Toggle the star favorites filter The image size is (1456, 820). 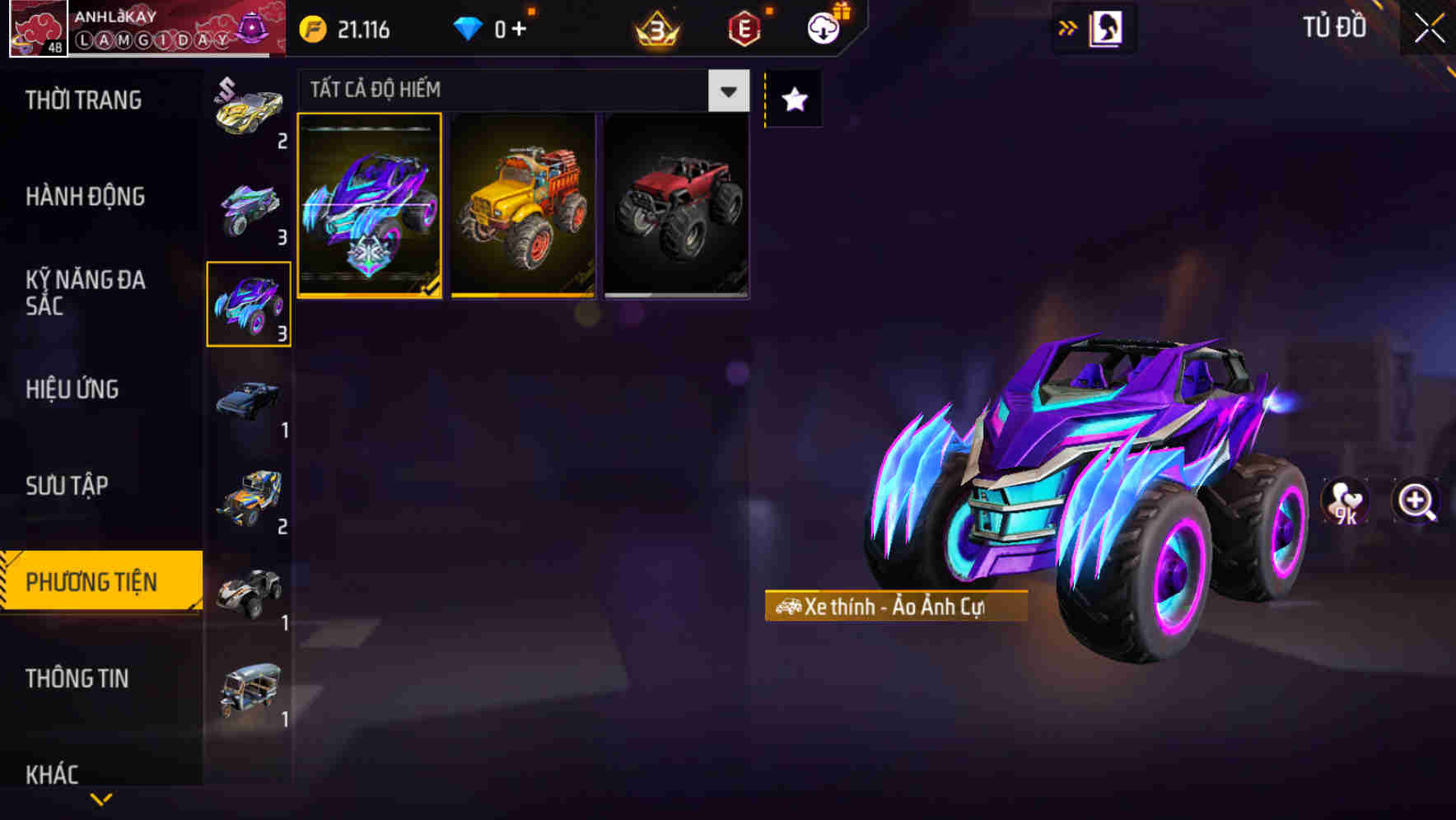793,100
